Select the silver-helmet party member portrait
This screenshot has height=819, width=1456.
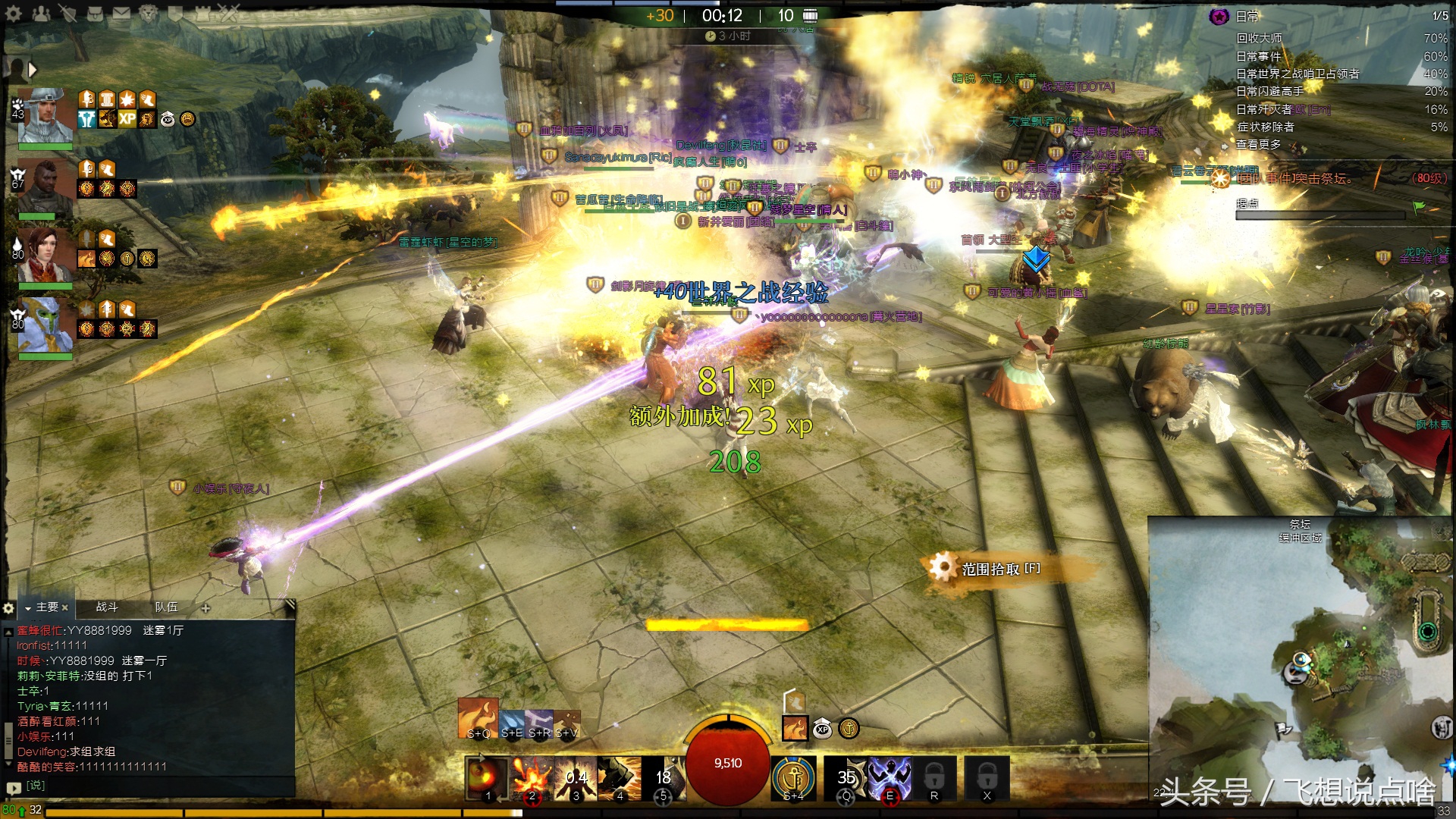pyautogui.click(x=45, y=116)
